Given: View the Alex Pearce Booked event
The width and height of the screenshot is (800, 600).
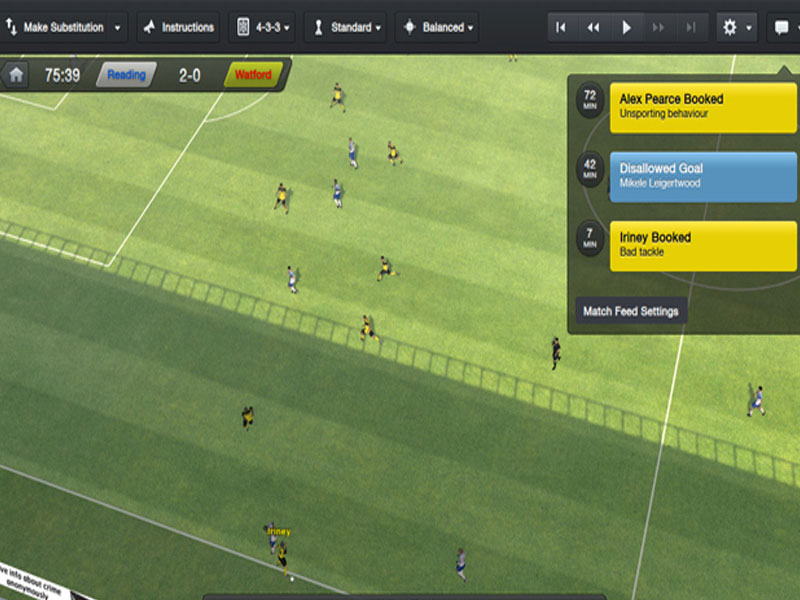Looking at the screenshot, I should (x=705, y=106).
